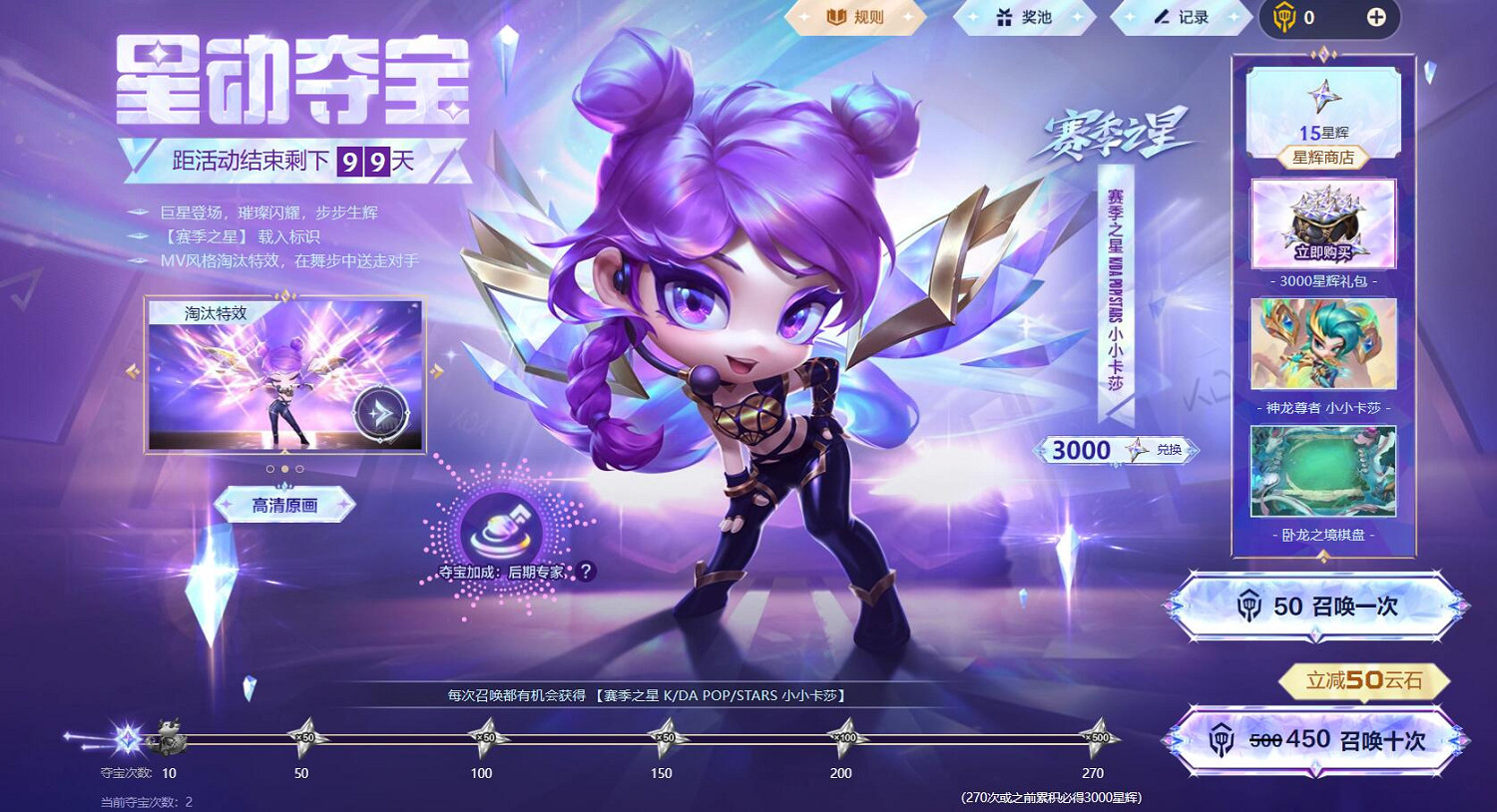Open the 星辉商店 star shop
This screenshot has width=1497, height=812.
click(1322, 157)
